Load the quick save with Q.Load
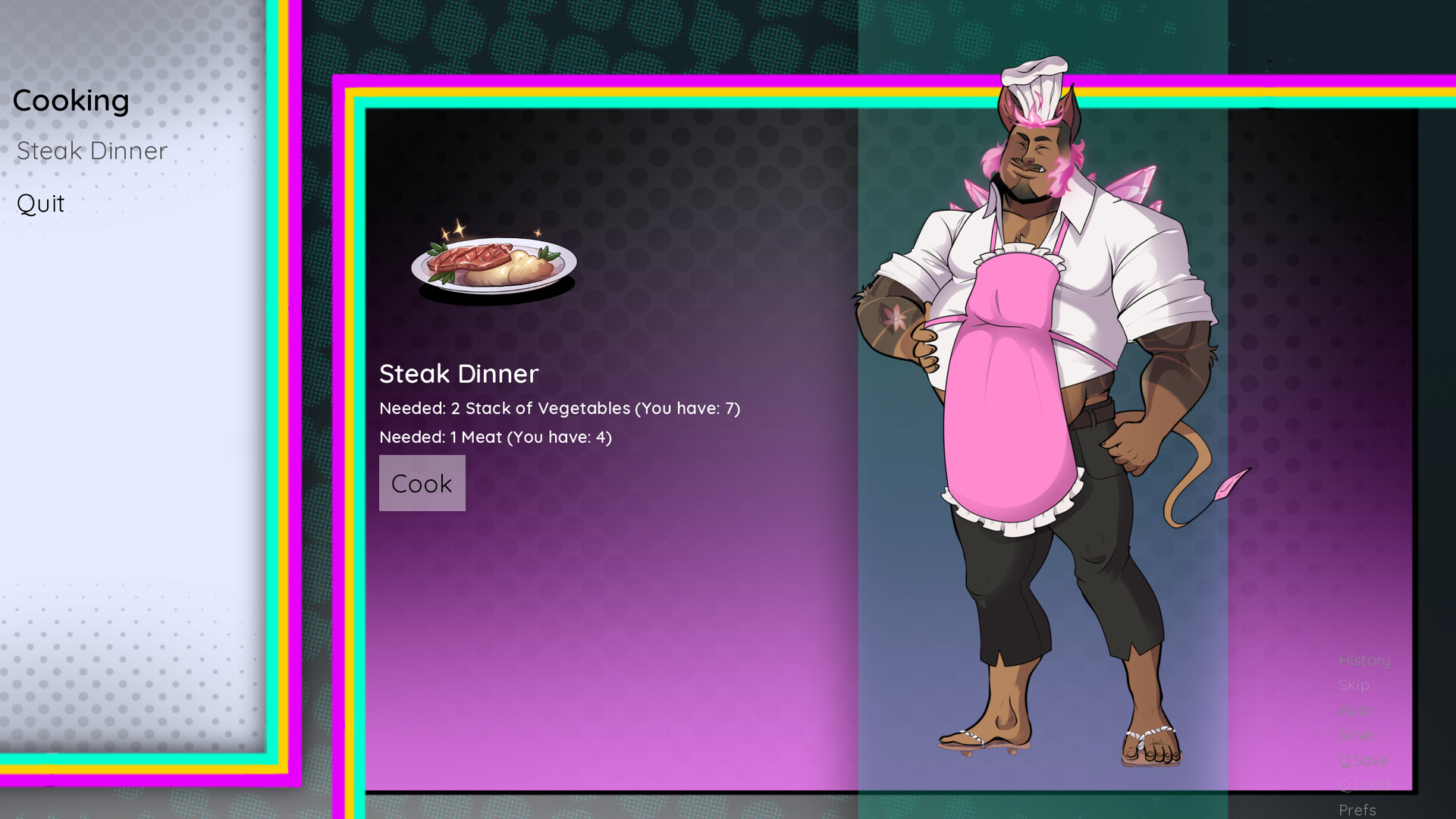Screen dimensions: 1456x819 pyautogui.click(x=1363, y=784)
